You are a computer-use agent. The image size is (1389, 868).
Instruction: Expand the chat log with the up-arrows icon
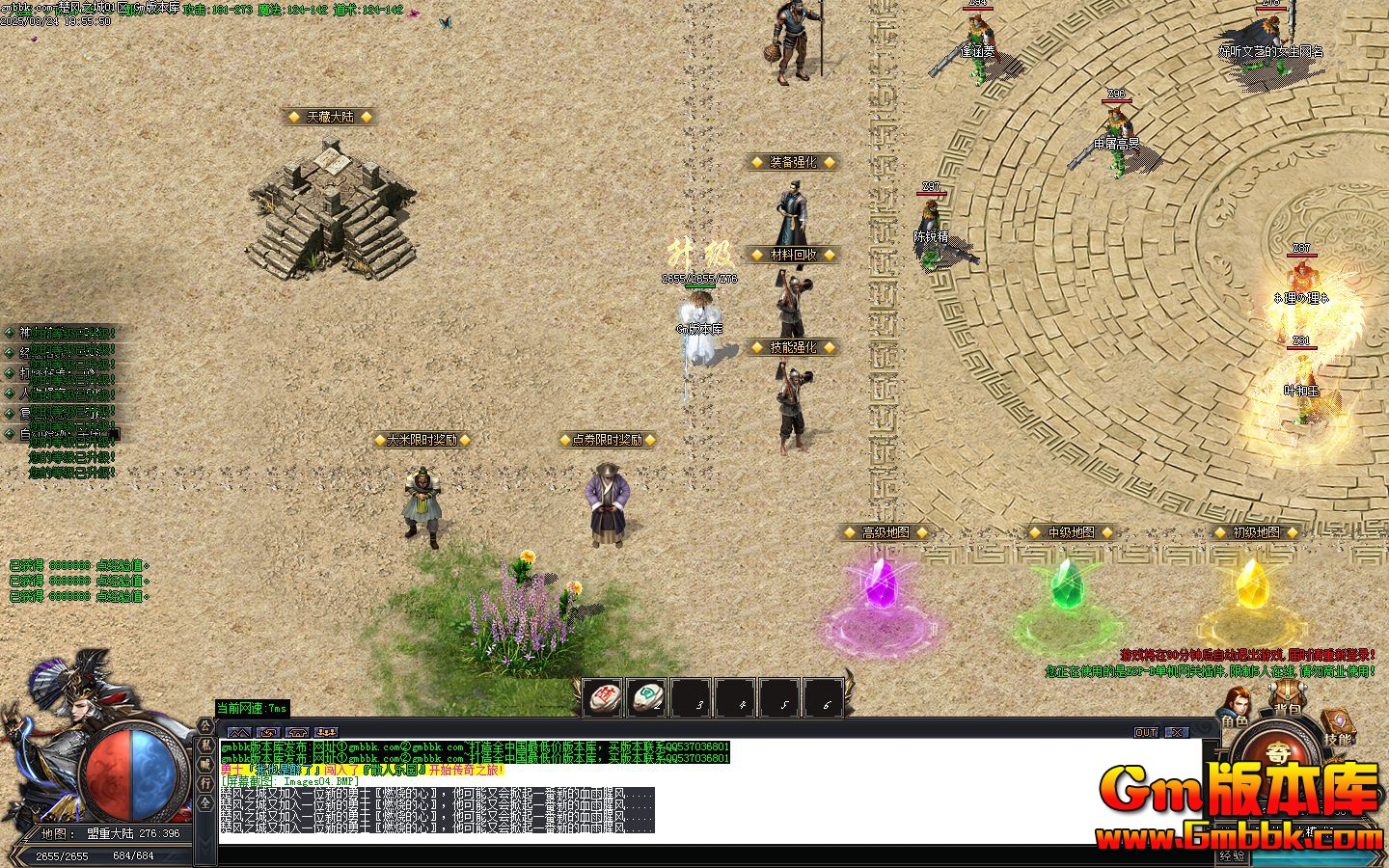coord(239,733)
